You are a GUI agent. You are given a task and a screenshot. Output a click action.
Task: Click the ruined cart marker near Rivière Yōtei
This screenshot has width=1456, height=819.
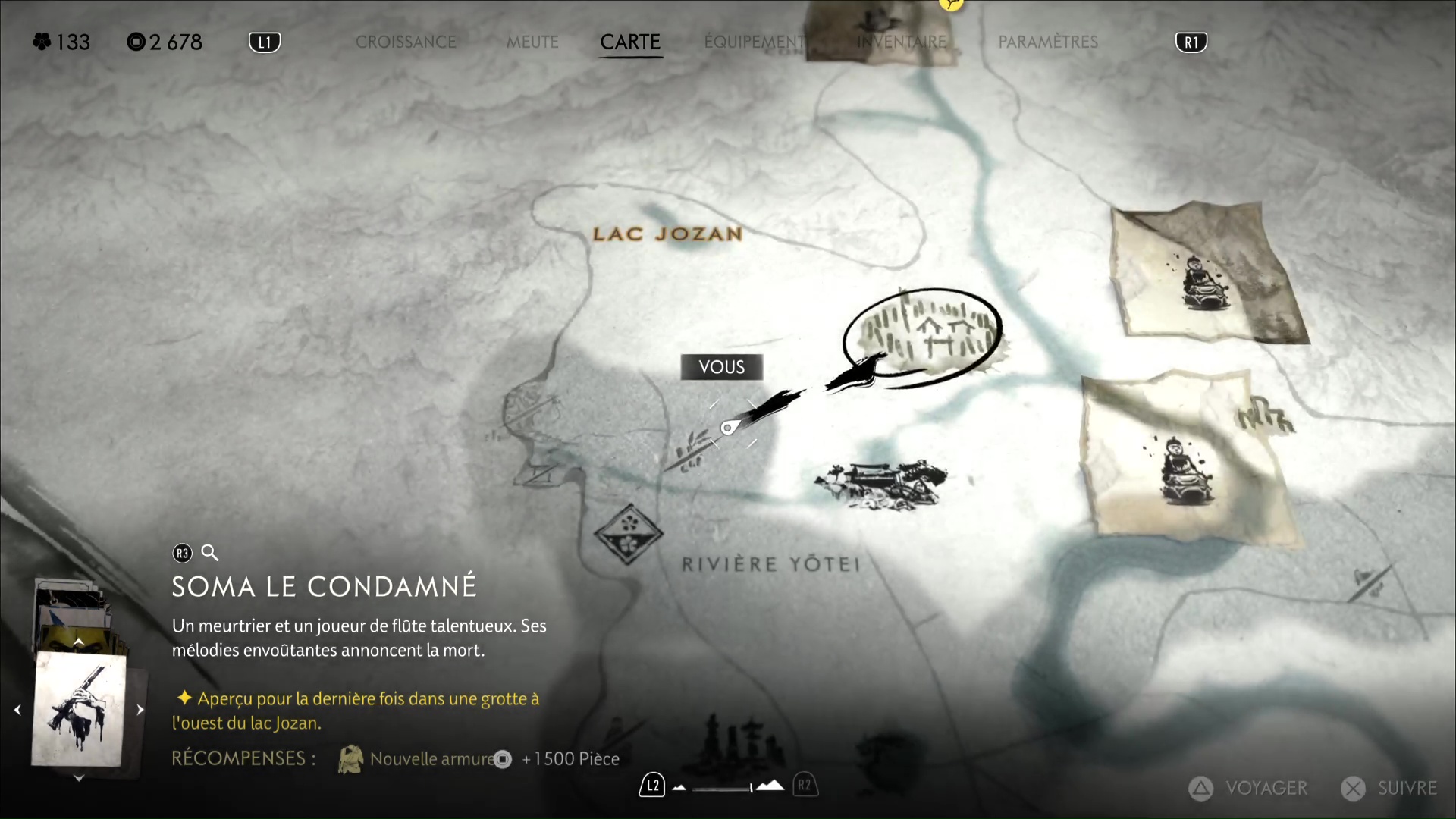point(881,483)
